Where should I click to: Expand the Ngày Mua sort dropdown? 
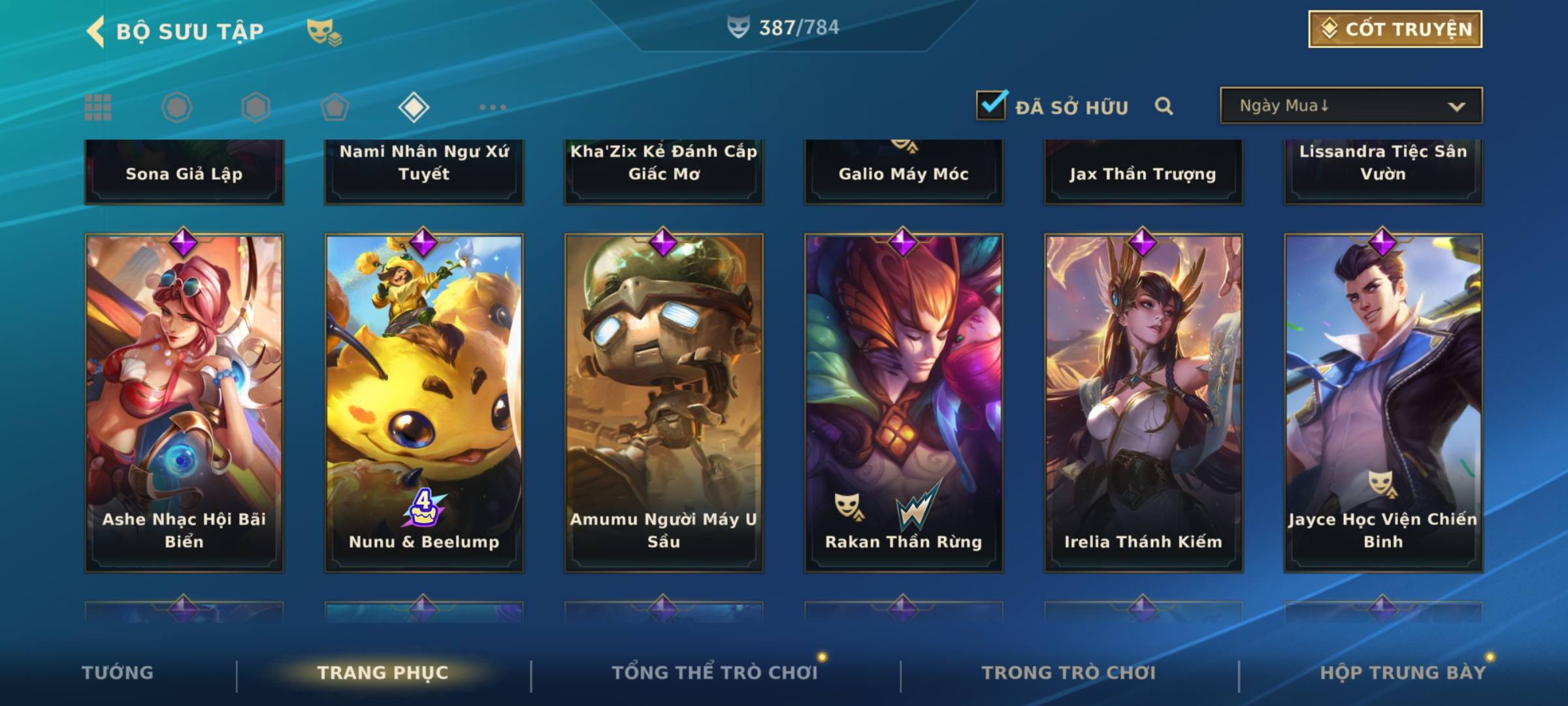click(1350, 106)
